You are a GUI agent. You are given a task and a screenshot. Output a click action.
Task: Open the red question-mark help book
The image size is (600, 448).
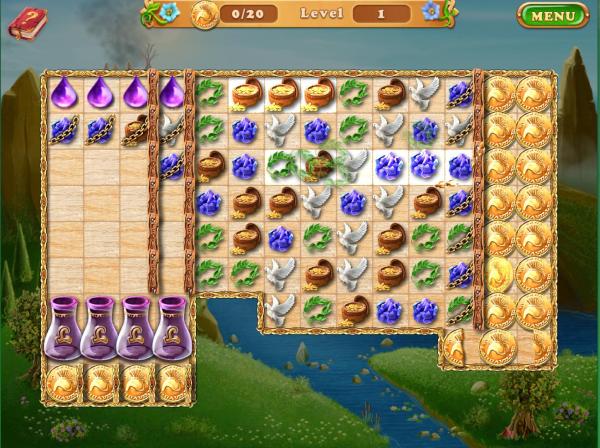[x=27, y=22]
